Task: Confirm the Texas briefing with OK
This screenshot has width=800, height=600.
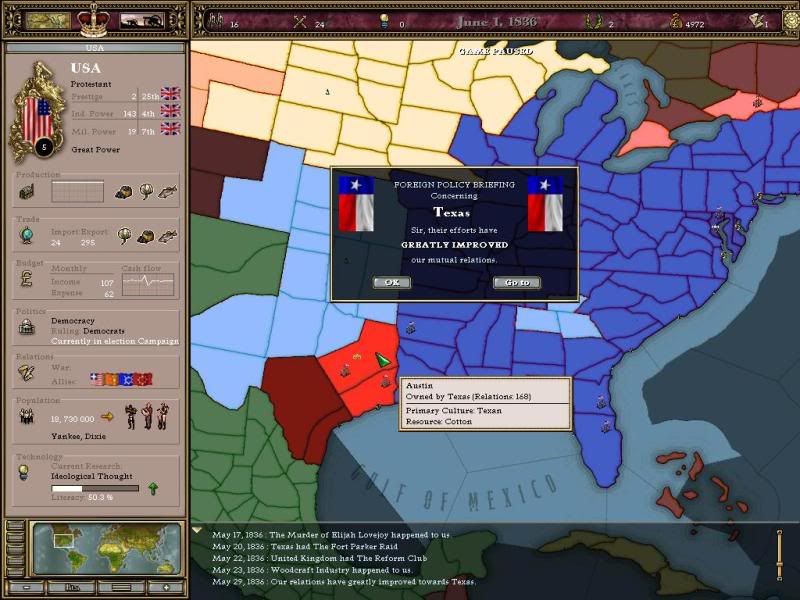Action: pos(392,282)
